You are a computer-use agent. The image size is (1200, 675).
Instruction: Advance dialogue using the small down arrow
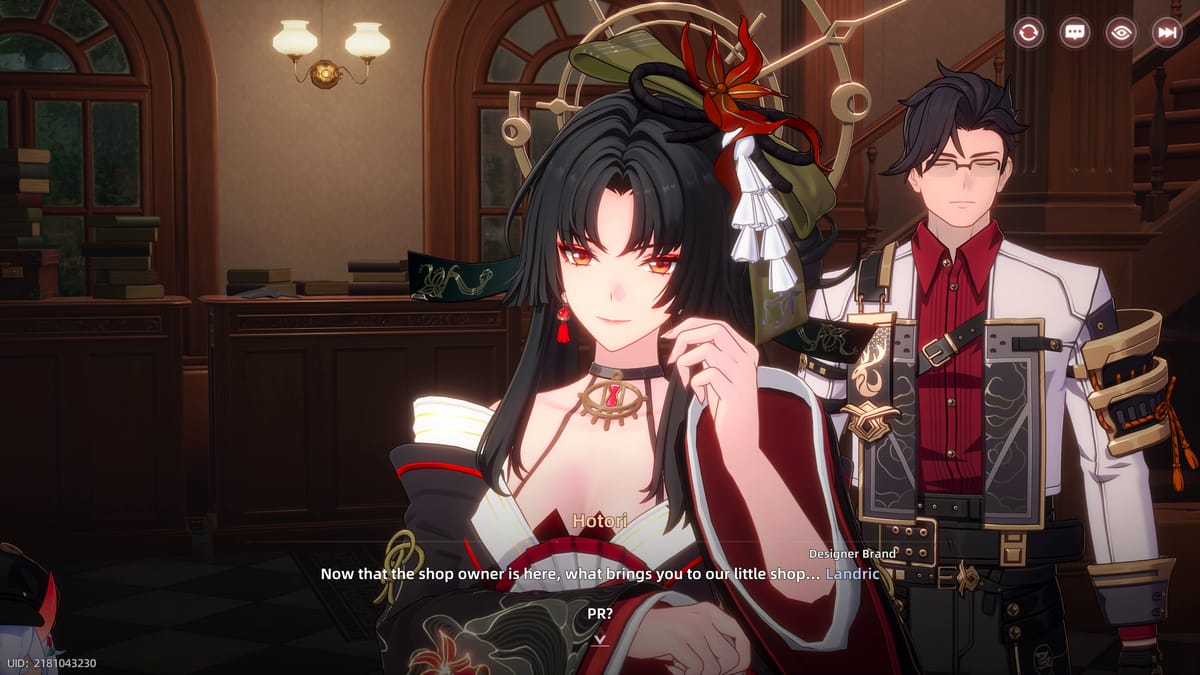point(599,639)
